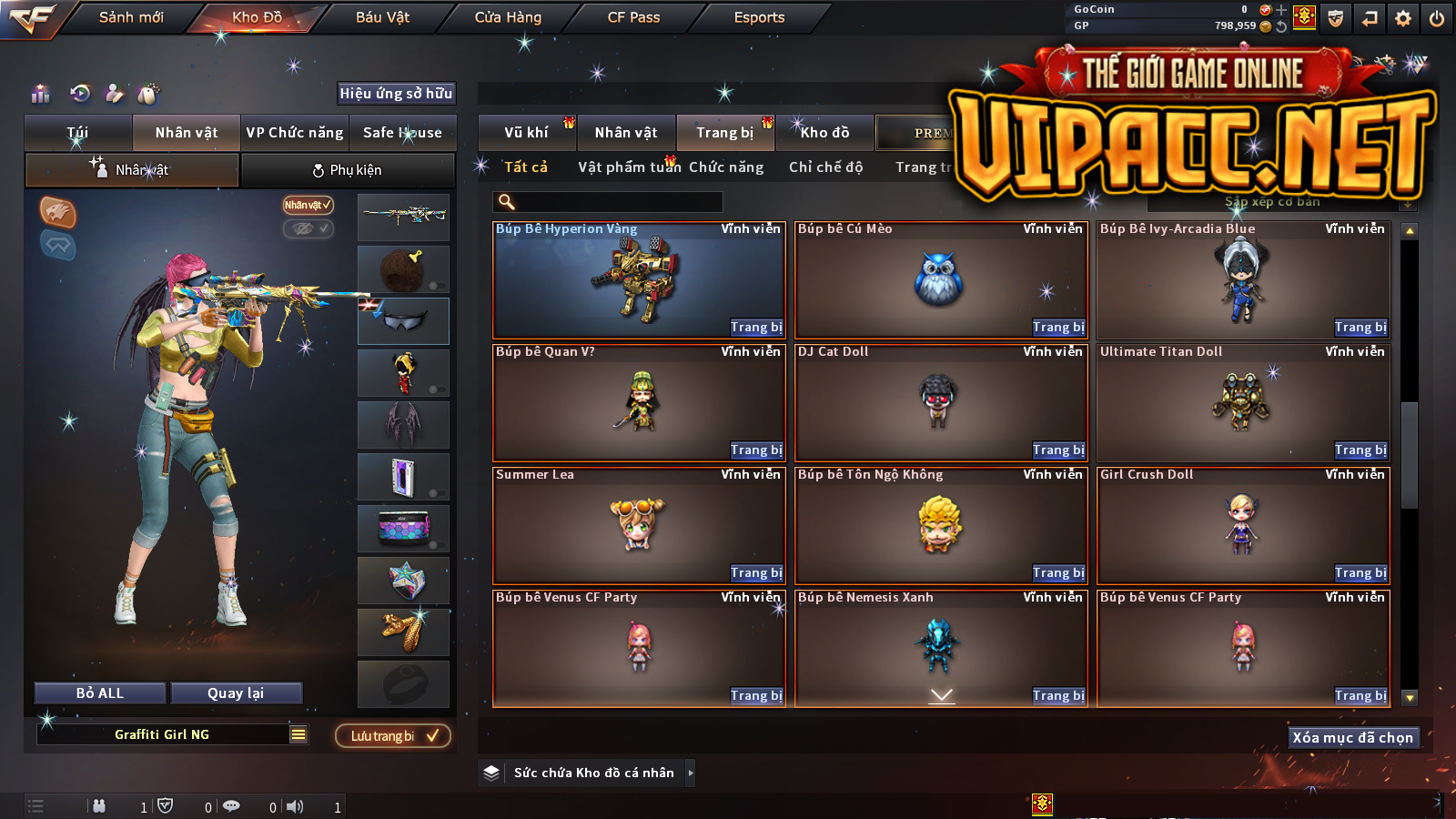
Task: Choose the Ultimate Titan Doll item
Action: (1242, 402)
